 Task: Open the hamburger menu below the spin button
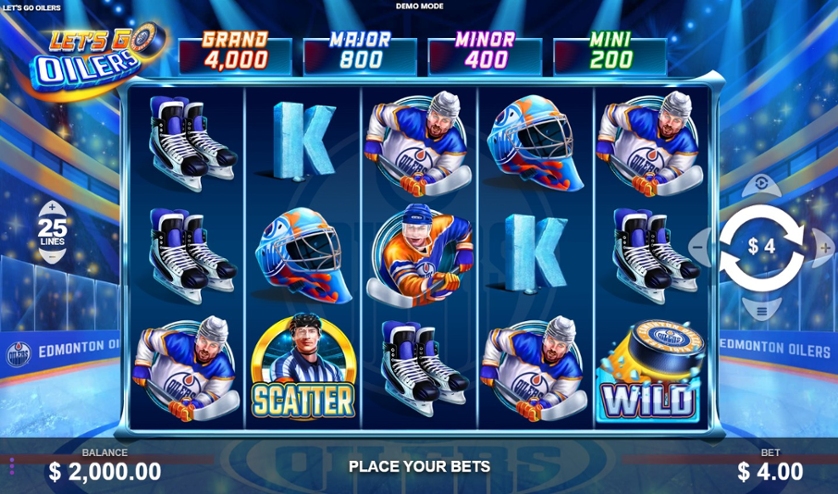coord(762,311)
